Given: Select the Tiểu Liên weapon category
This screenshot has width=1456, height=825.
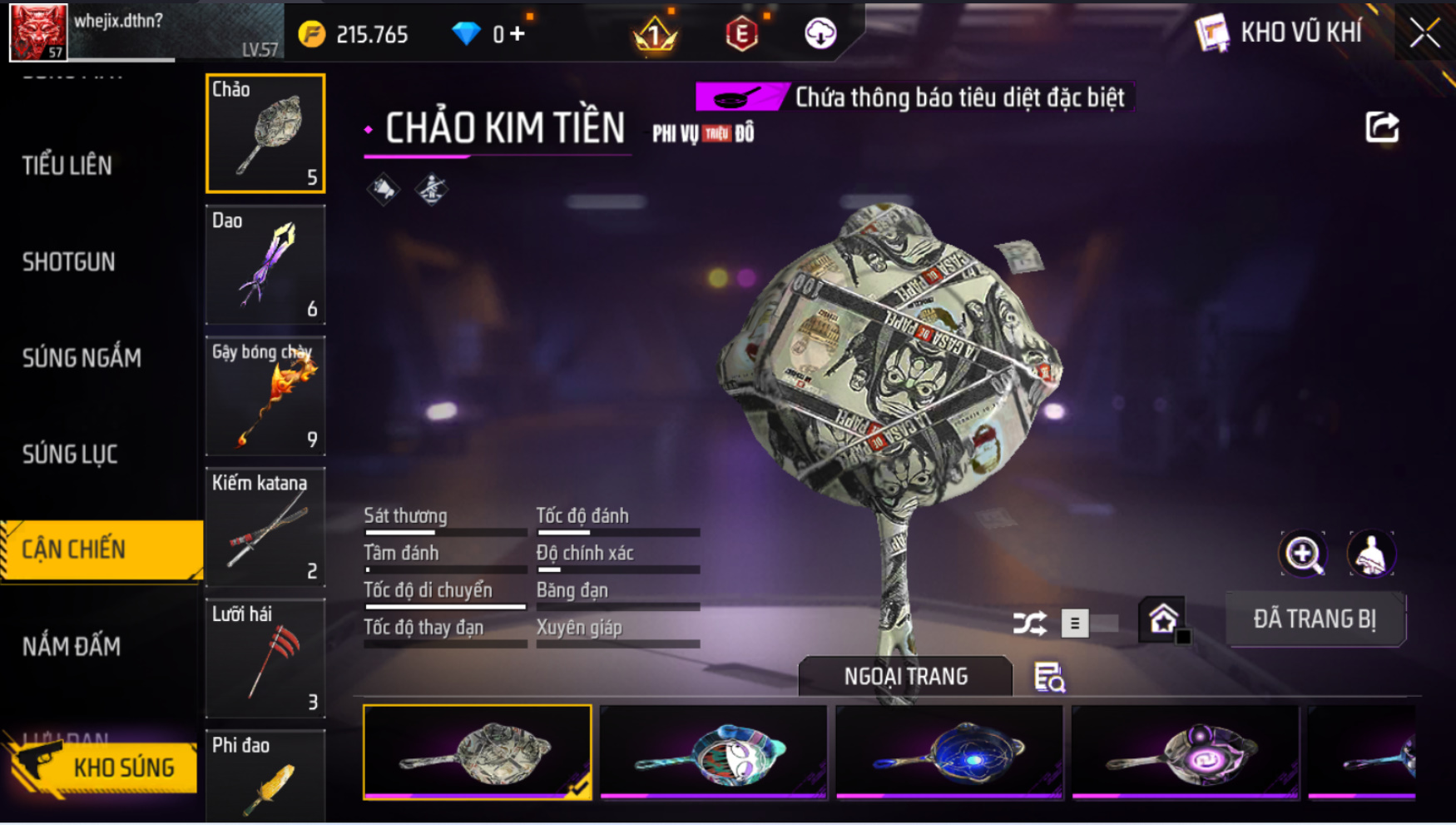Looking at the screenshot, I should click(x=67, y=166).
